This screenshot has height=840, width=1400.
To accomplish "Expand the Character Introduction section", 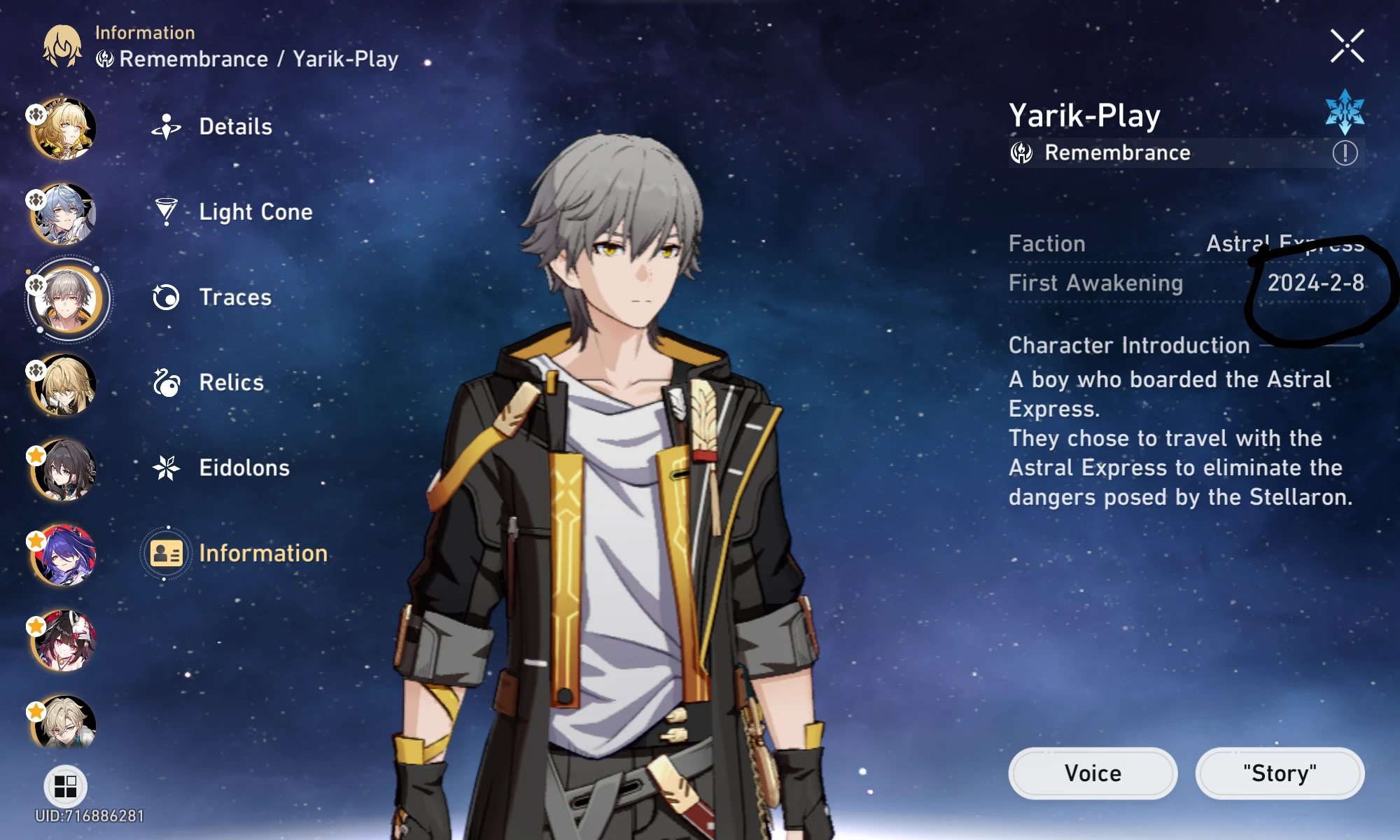I will [1128, 345].
